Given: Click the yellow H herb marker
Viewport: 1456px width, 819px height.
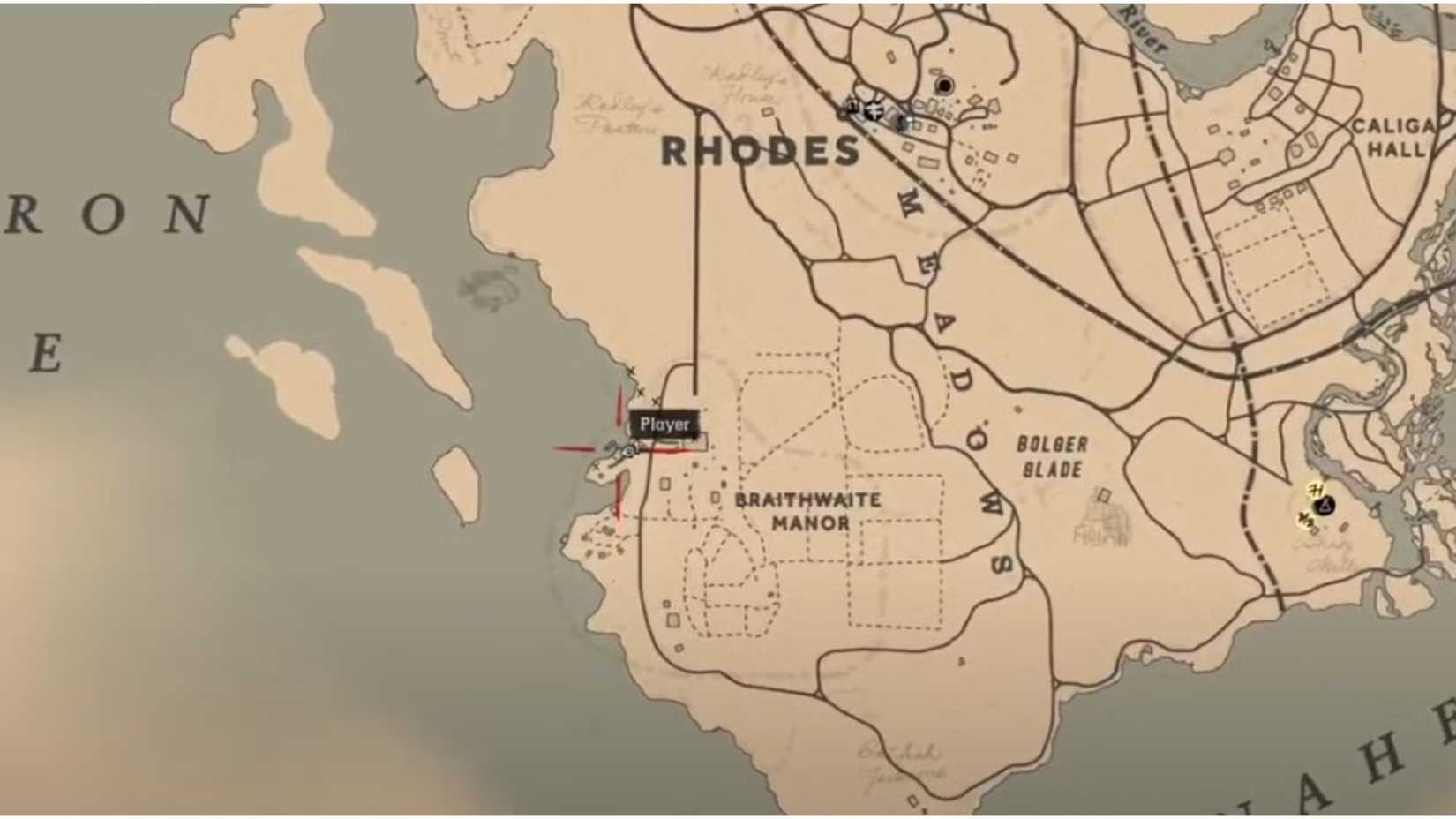Looking at the screenshot, I should [1314, 490].
